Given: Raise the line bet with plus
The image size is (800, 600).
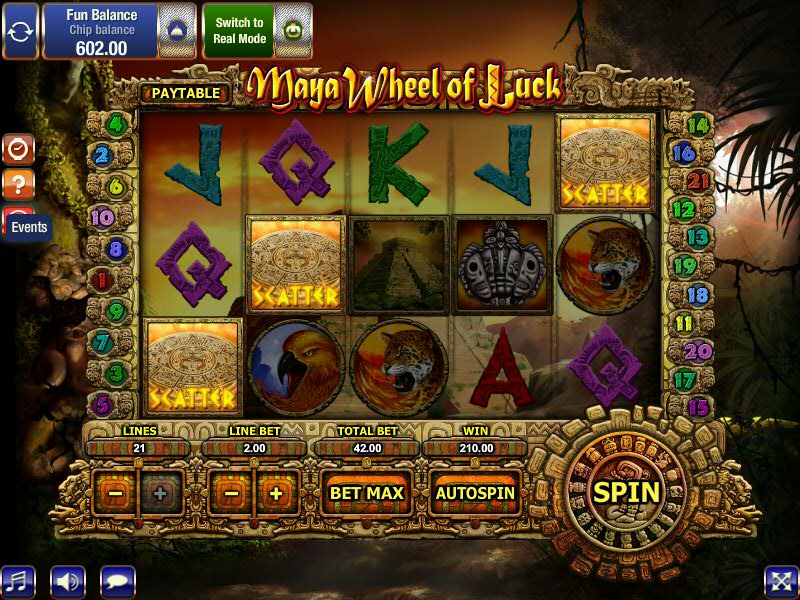Looking at the screenshot, I should (x=276, y=494).
